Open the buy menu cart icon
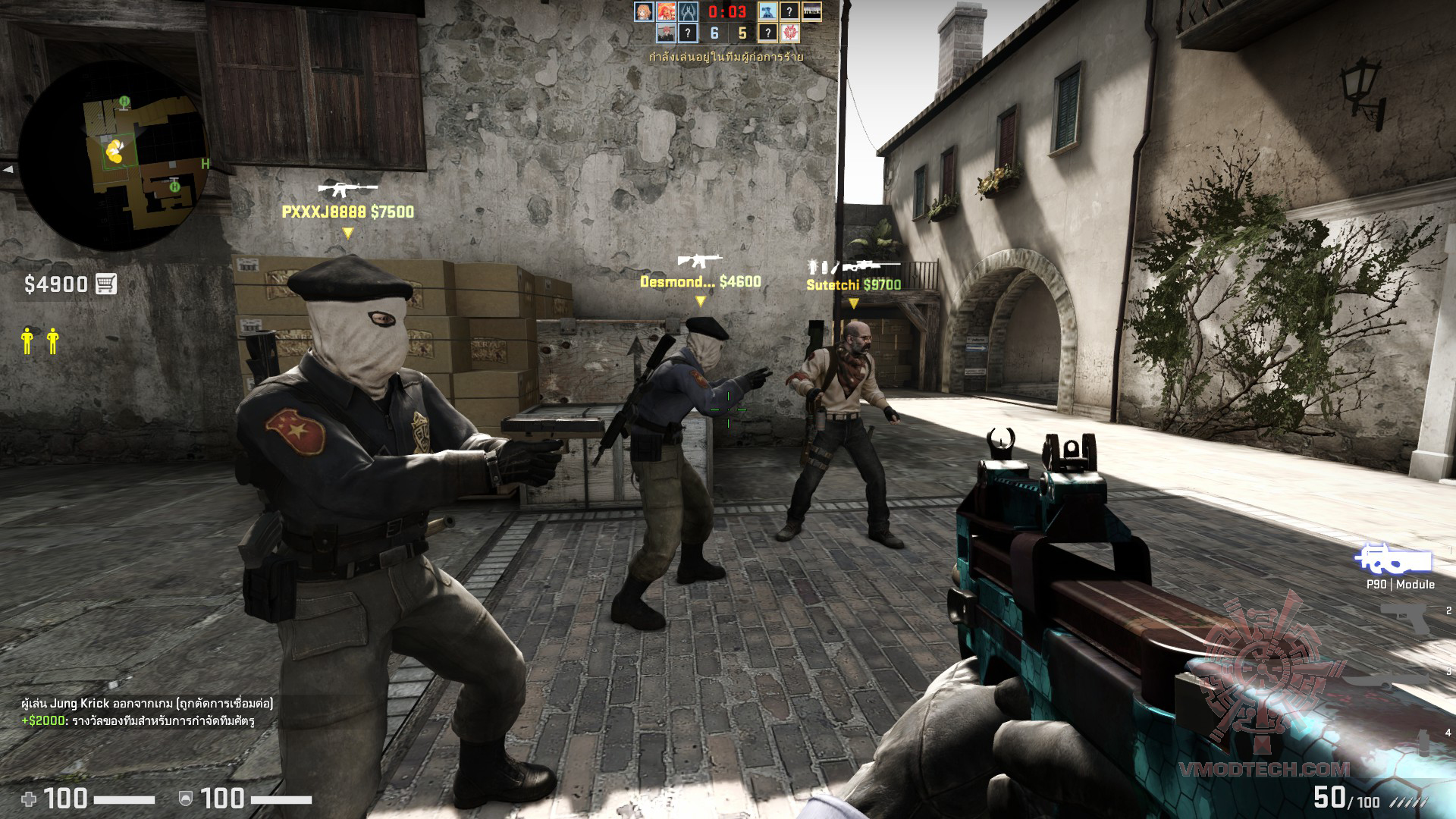1456x819 pixels. [106, 284]
